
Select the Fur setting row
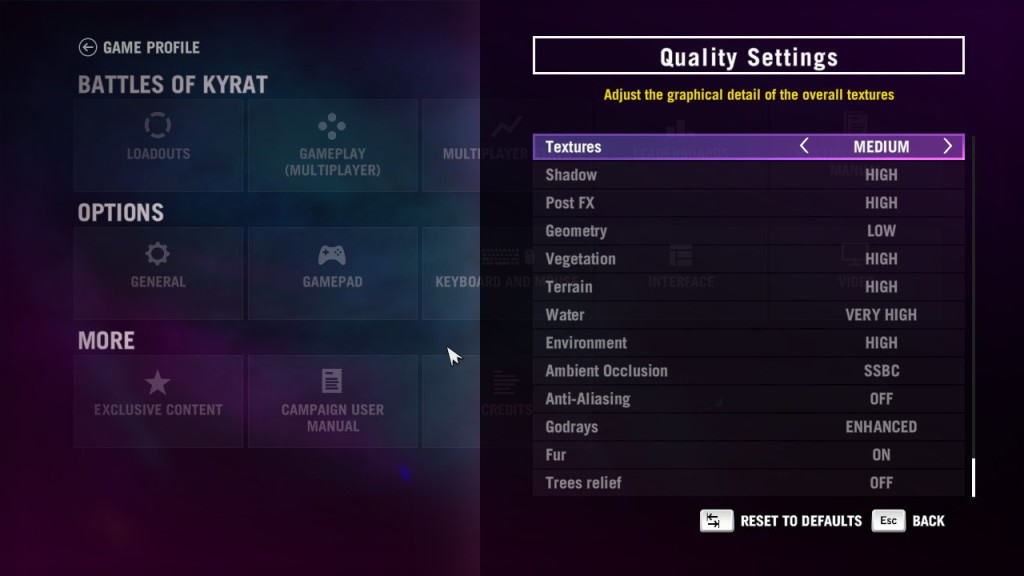748,455
